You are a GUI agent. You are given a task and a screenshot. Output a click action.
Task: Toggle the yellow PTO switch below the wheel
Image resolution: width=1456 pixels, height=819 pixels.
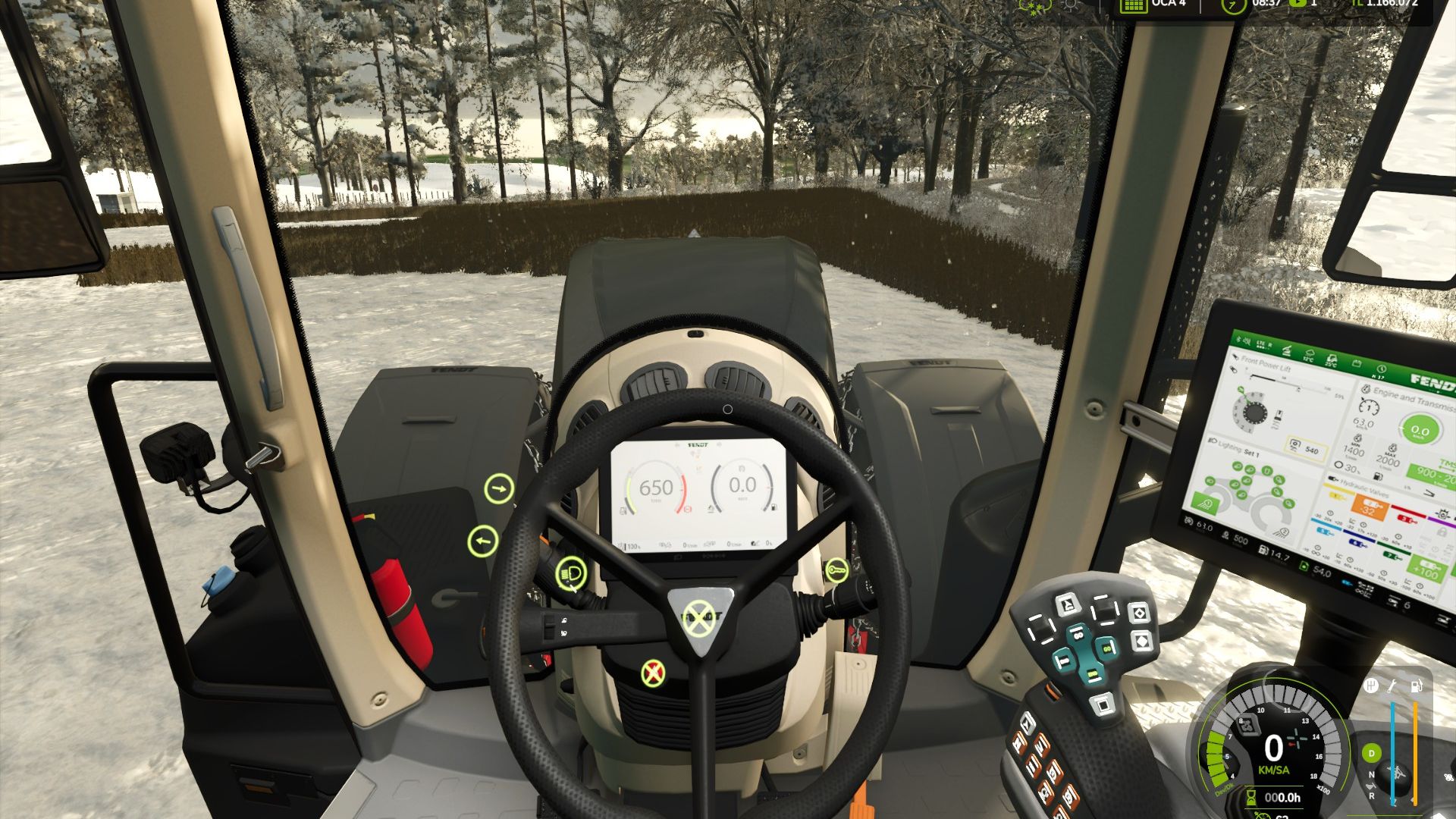pyautogui.click(x=652, y=671)
